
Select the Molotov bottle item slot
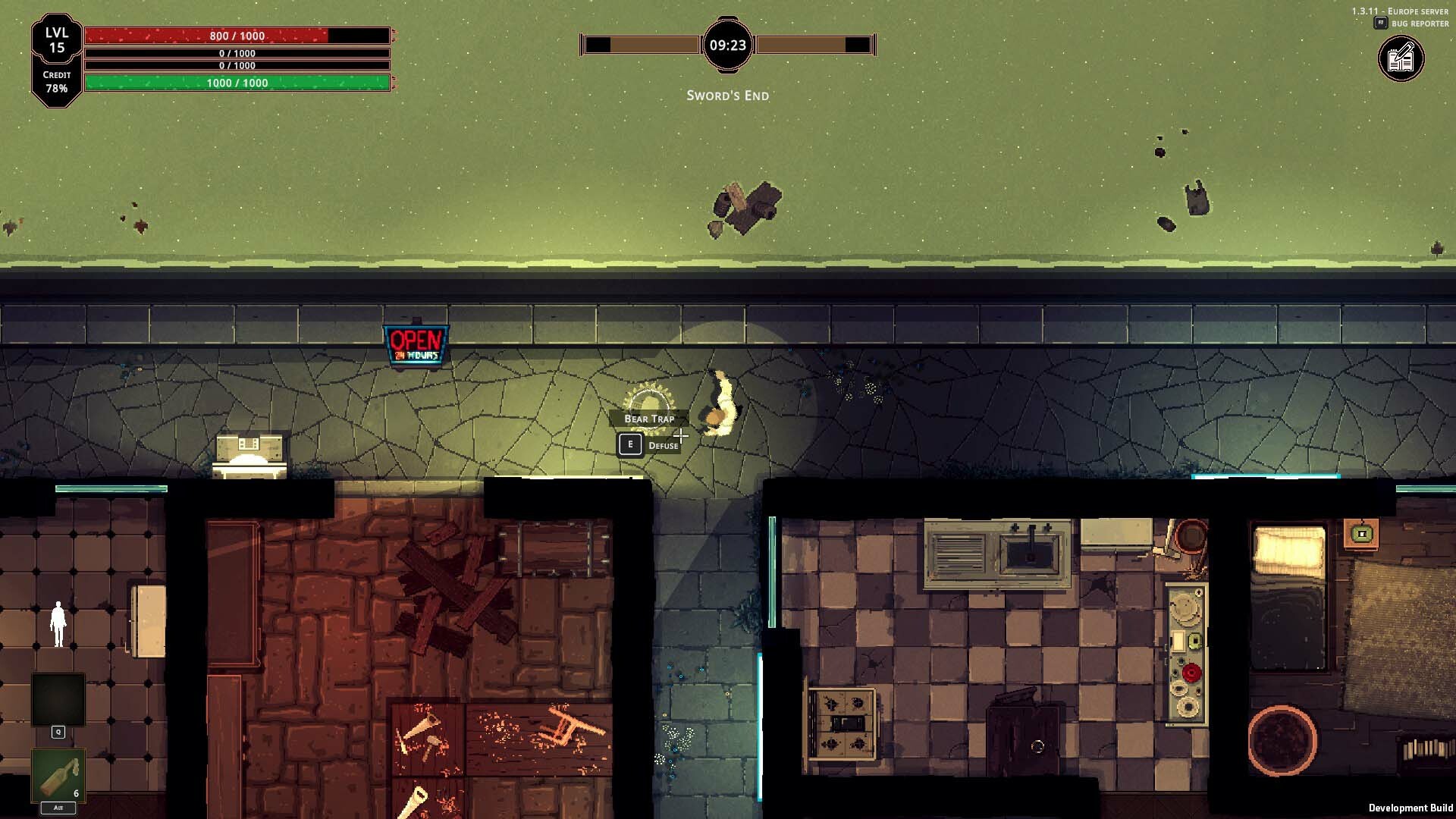[x=58, y=775]
